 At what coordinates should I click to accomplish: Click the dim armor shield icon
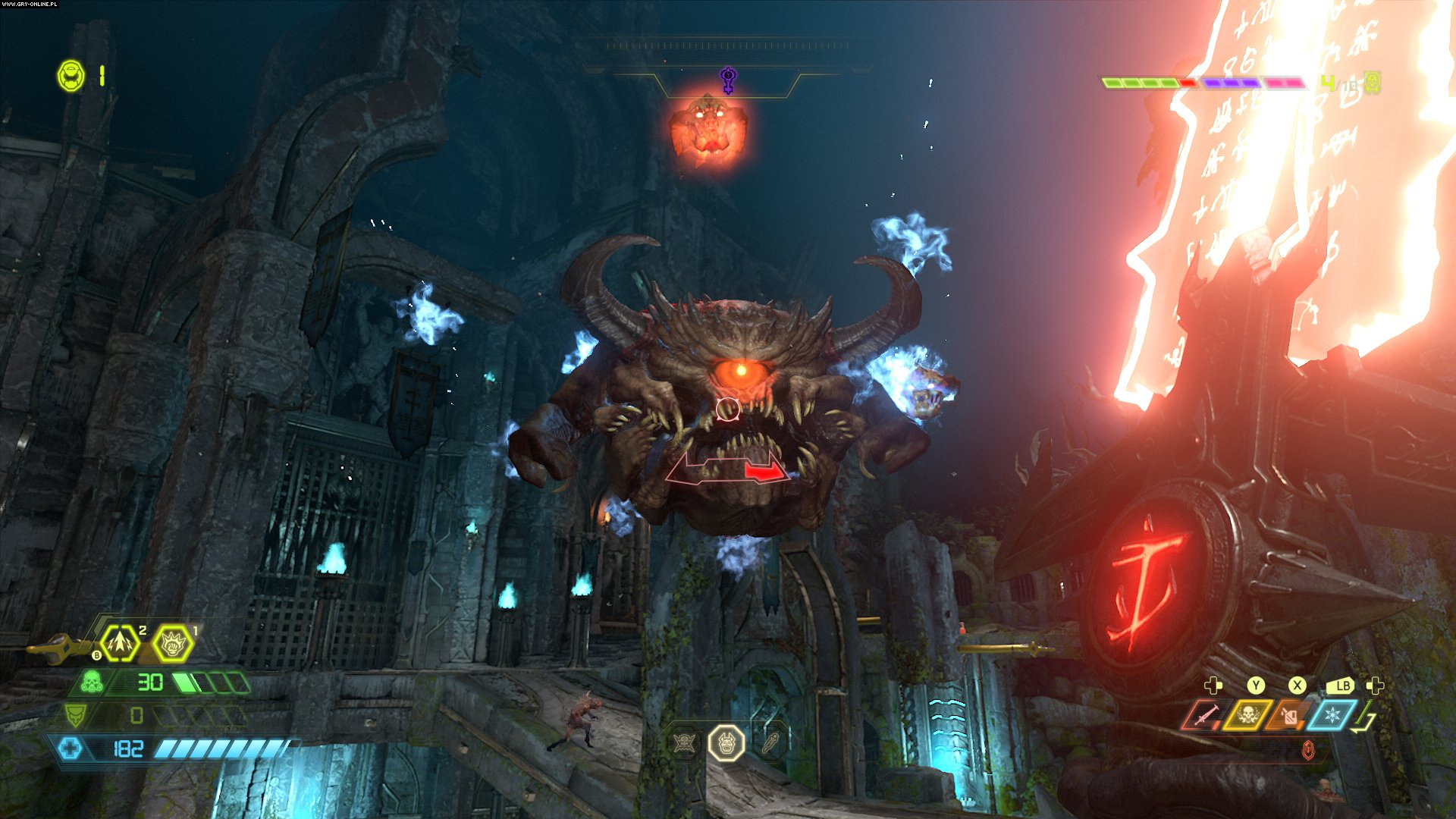click(x=75, y=714)
